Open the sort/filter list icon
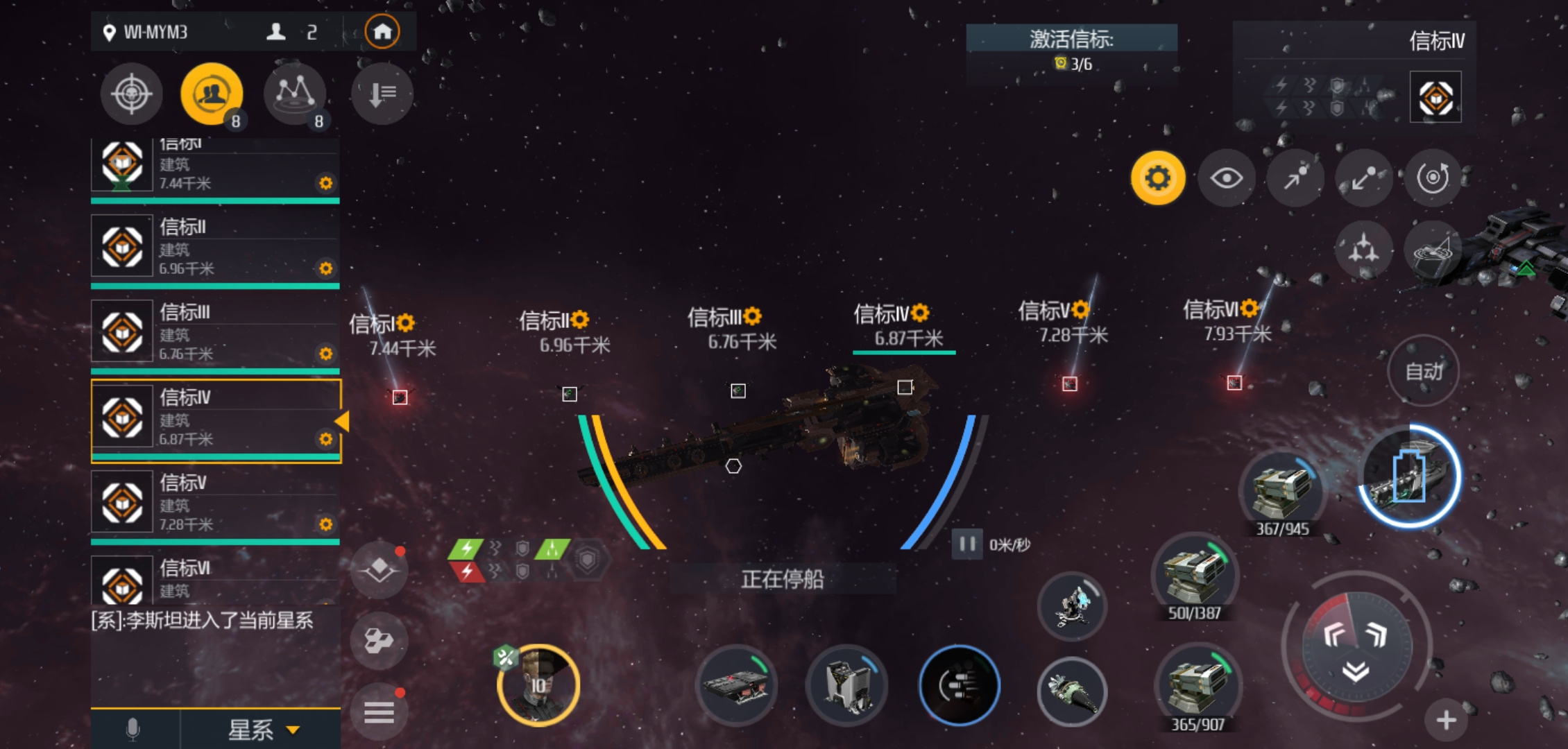1568x749 pixels. pos(382,94)
